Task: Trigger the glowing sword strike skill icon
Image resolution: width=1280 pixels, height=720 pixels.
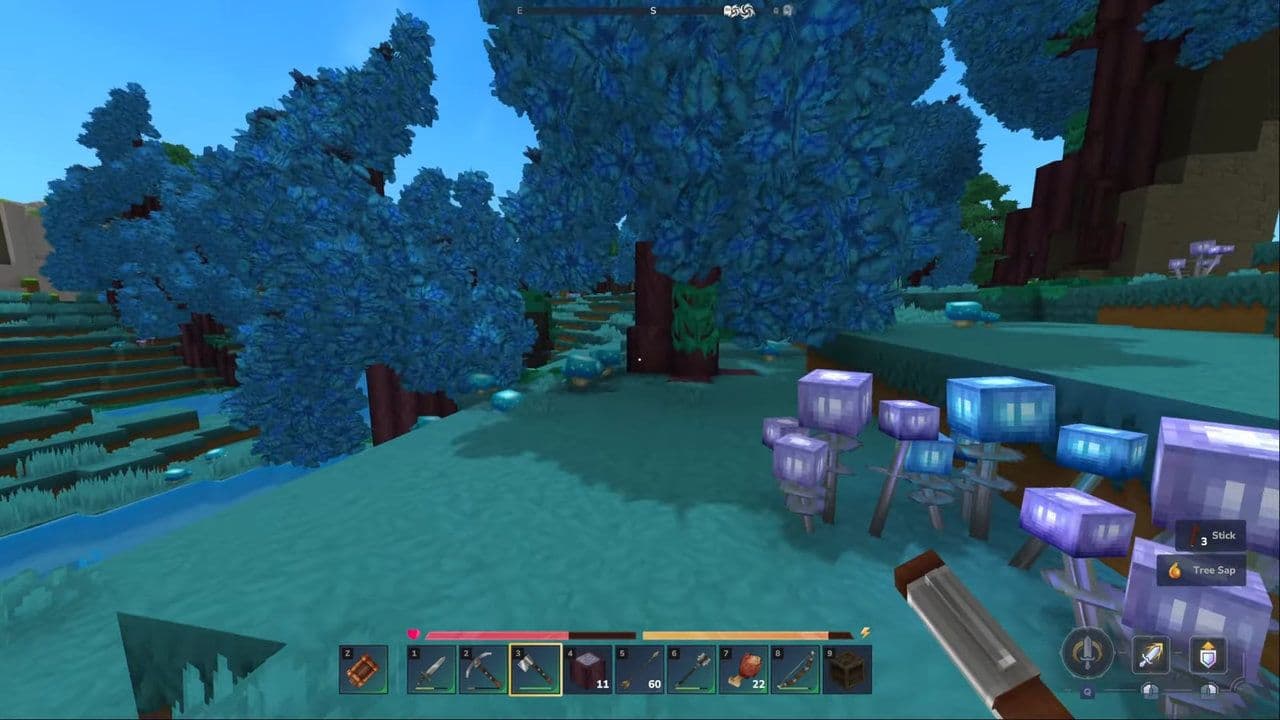Action: pyautogui.click(x=1151, y=654)
